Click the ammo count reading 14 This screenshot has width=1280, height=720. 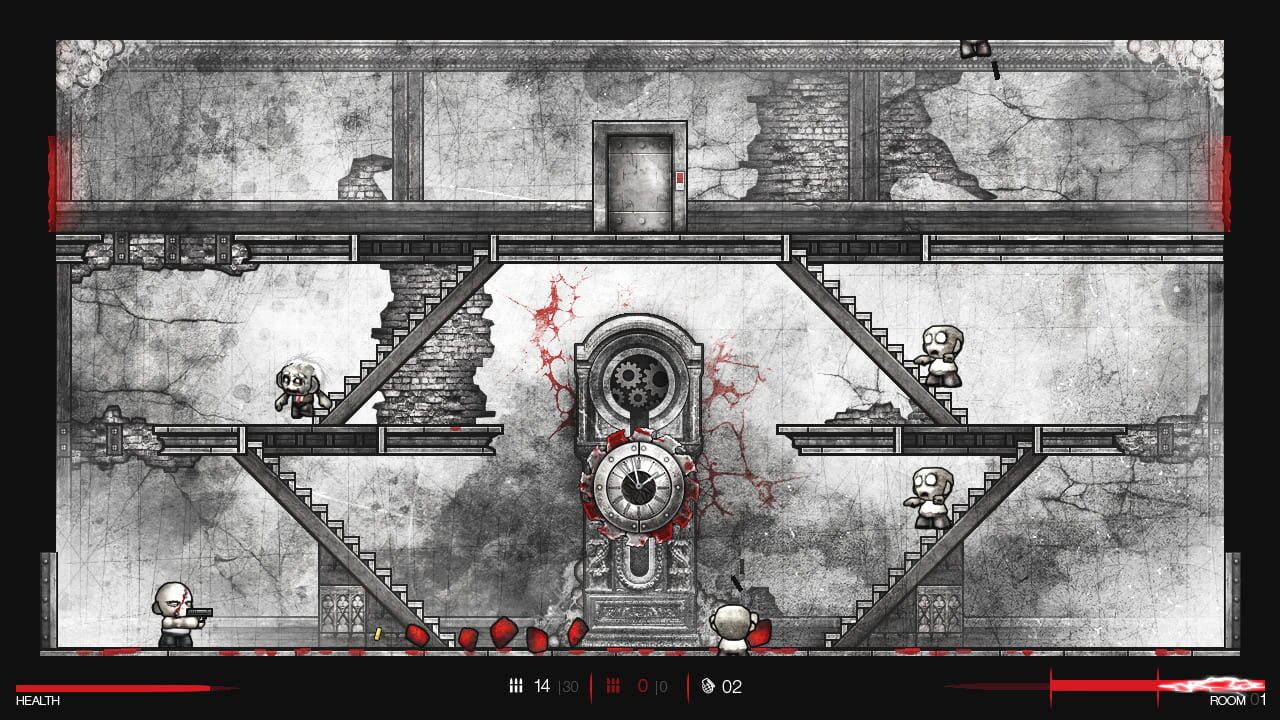pos(541,686)
